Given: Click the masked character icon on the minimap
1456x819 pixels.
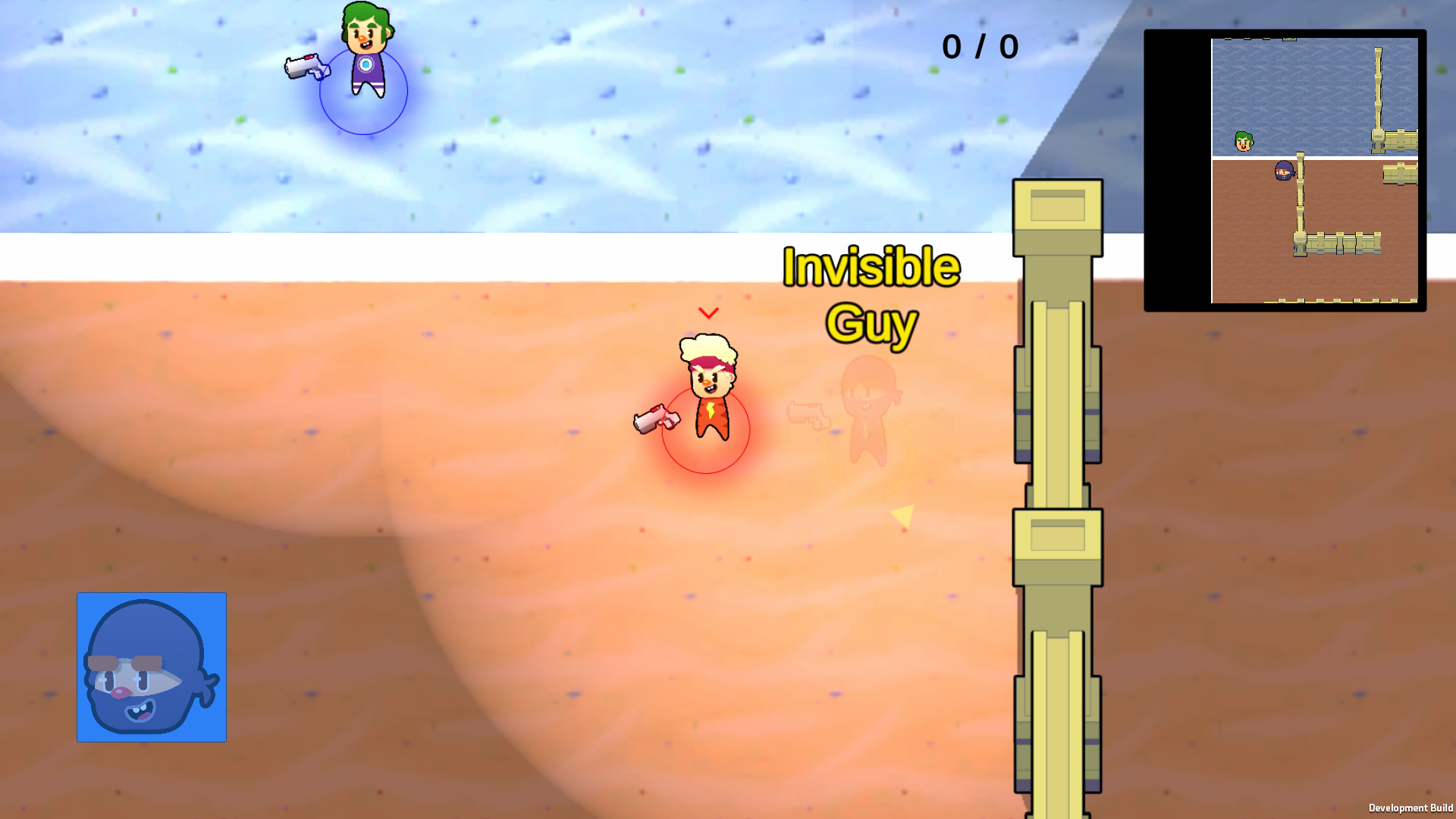Looking at the screenshot, I should (1283, 172).
